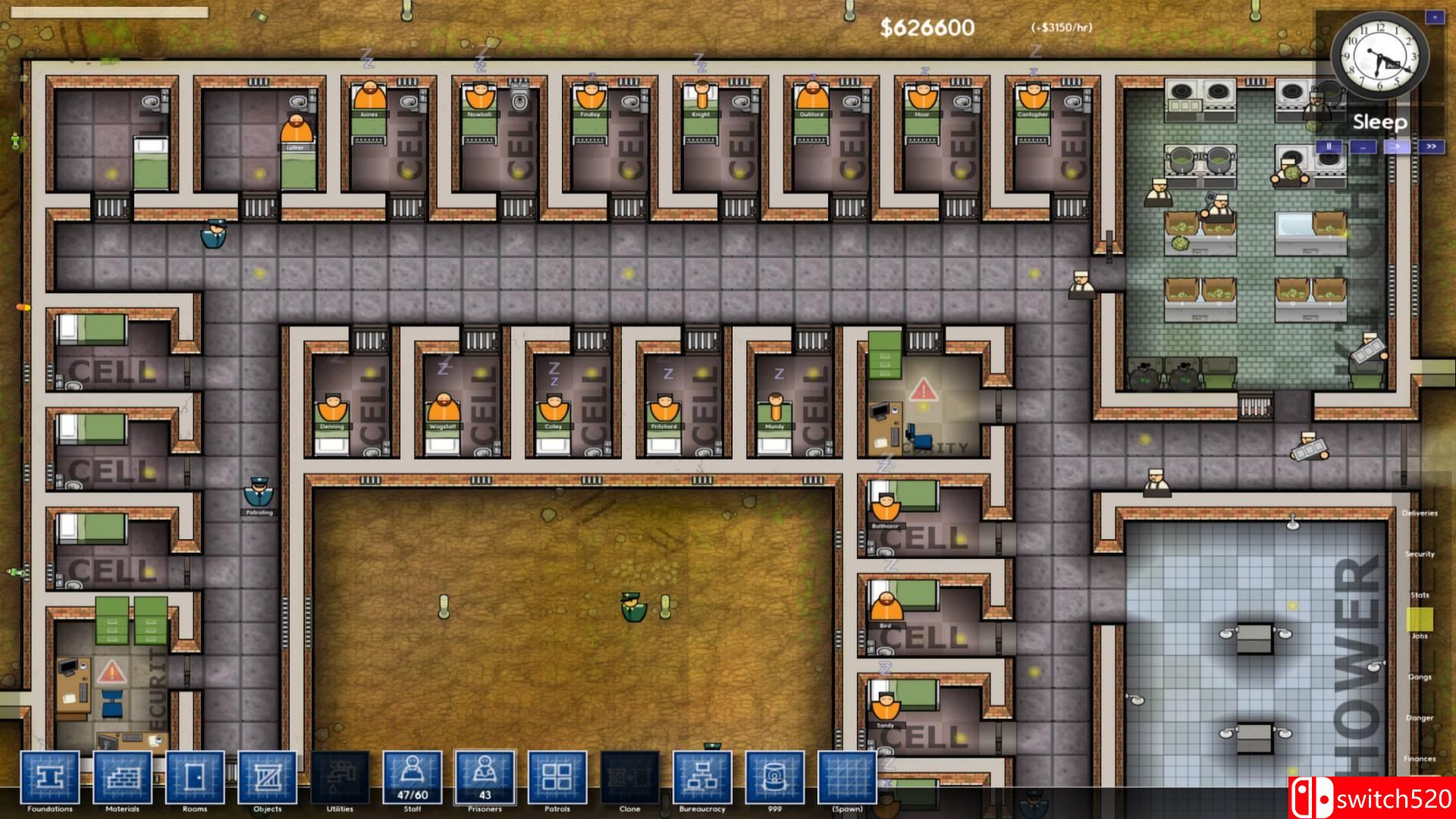Open the Rooms menu

195,777
